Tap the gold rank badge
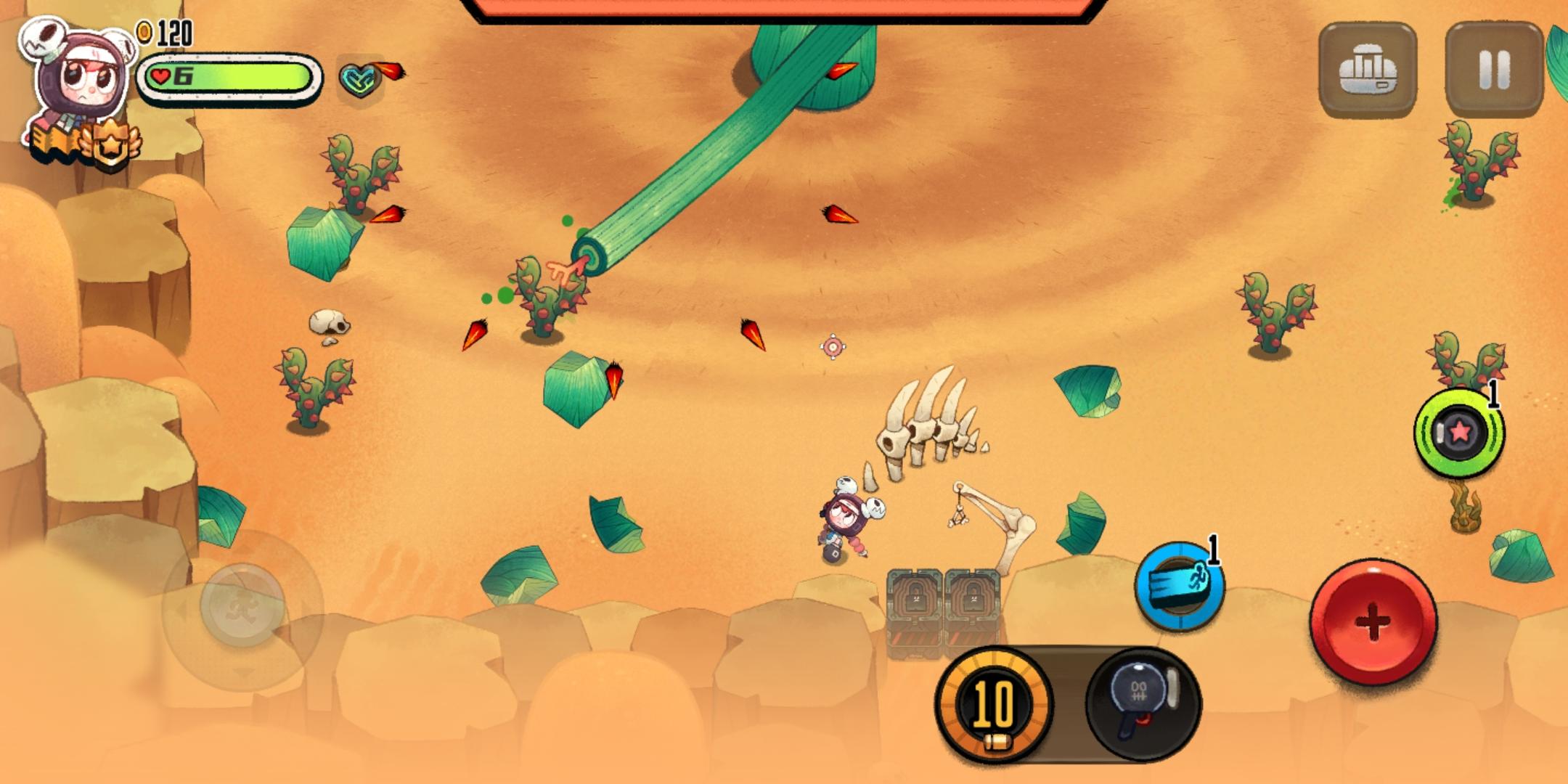Screen dimensions: 1568x784 (110, 145)
